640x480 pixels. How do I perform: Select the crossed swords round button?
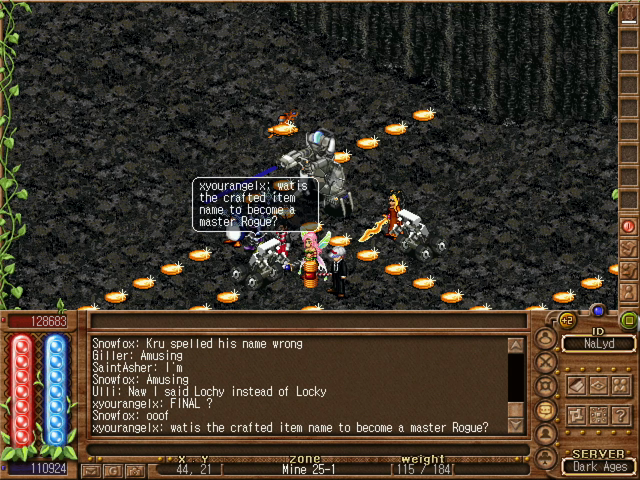point(546,362)
